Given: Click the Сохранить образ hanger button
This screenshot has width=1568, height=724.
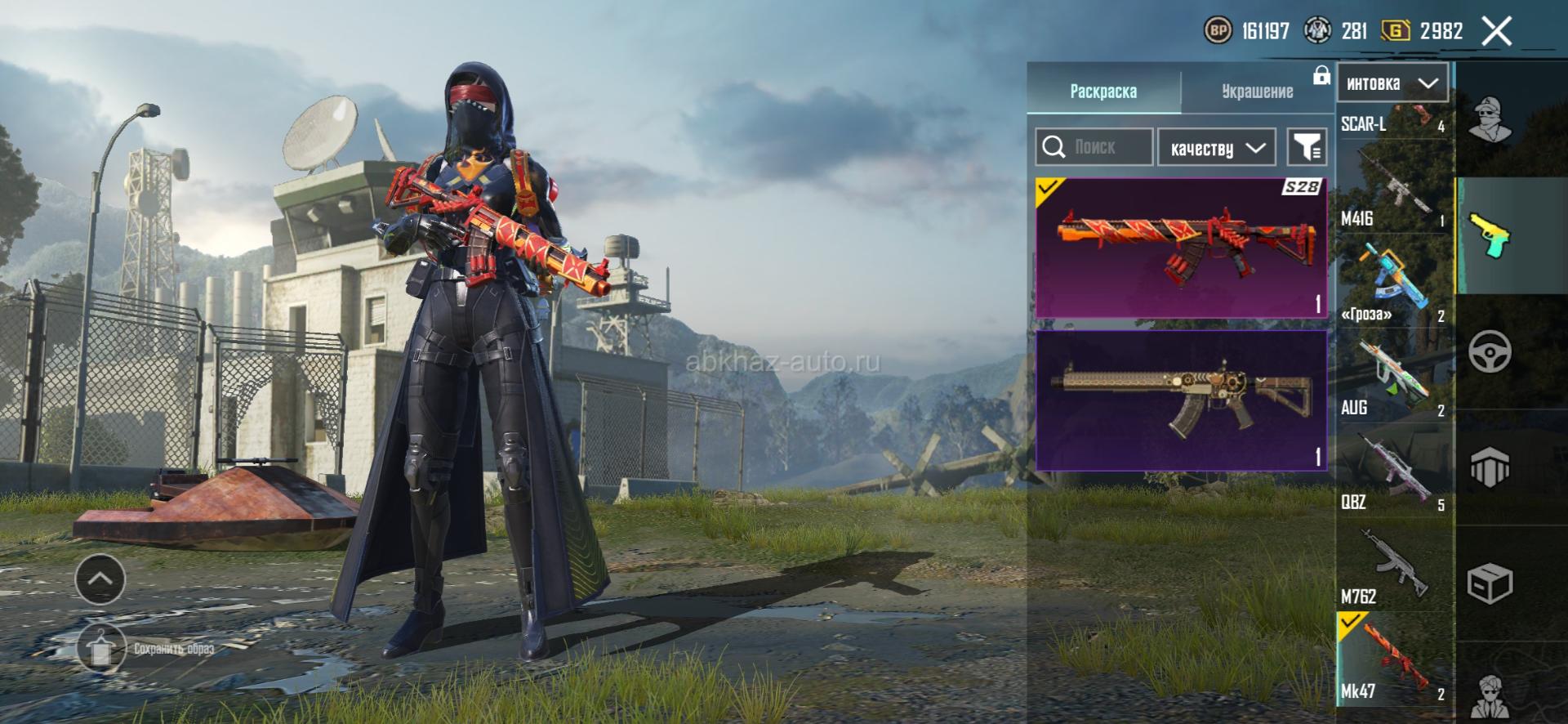Looking at the screenshot, I should [101, 647].
